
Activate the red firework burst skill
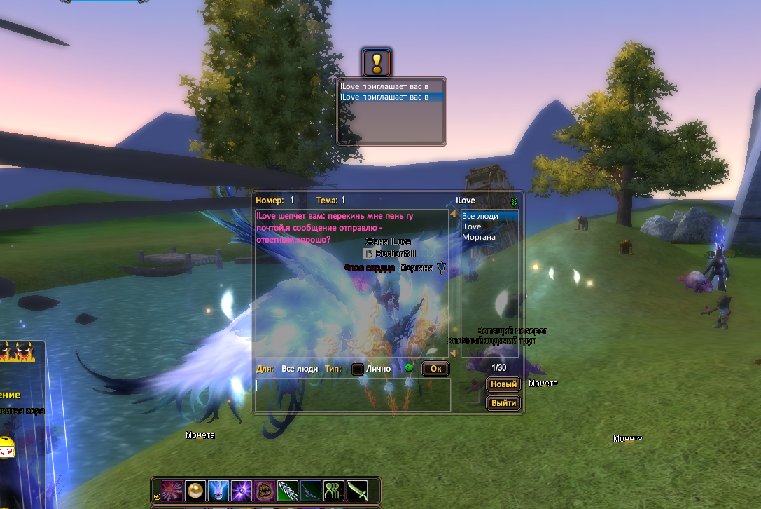click(171, 491)
